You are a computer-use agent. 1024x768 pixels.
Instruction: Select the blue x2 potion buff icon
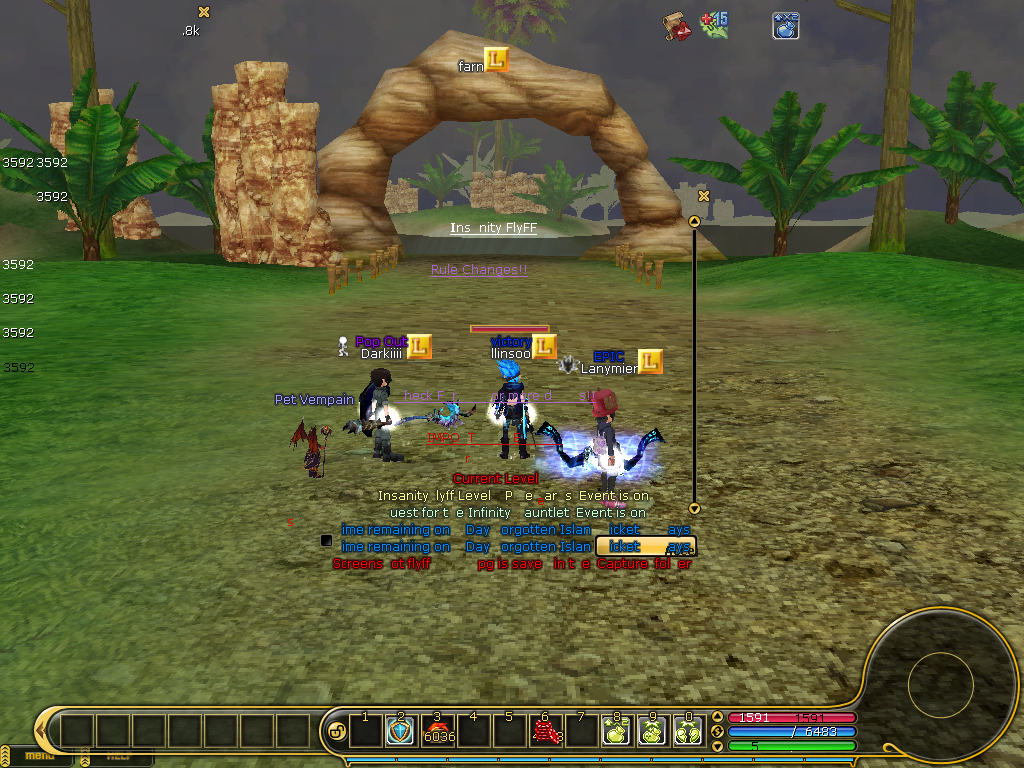(x=785, y=26)
